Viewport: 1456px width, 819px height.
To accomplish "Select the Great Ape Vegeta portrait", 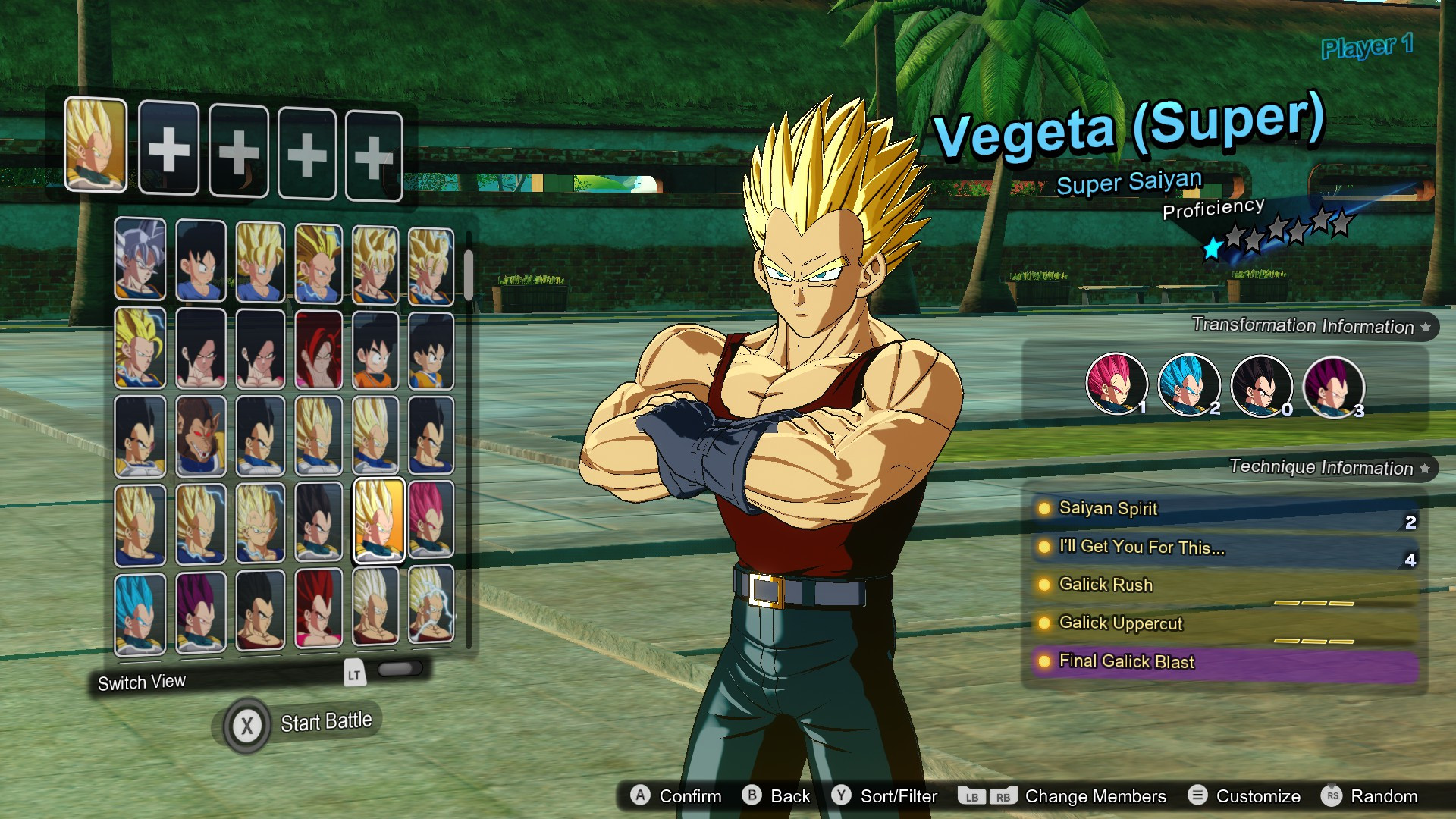I will [200, 432].
